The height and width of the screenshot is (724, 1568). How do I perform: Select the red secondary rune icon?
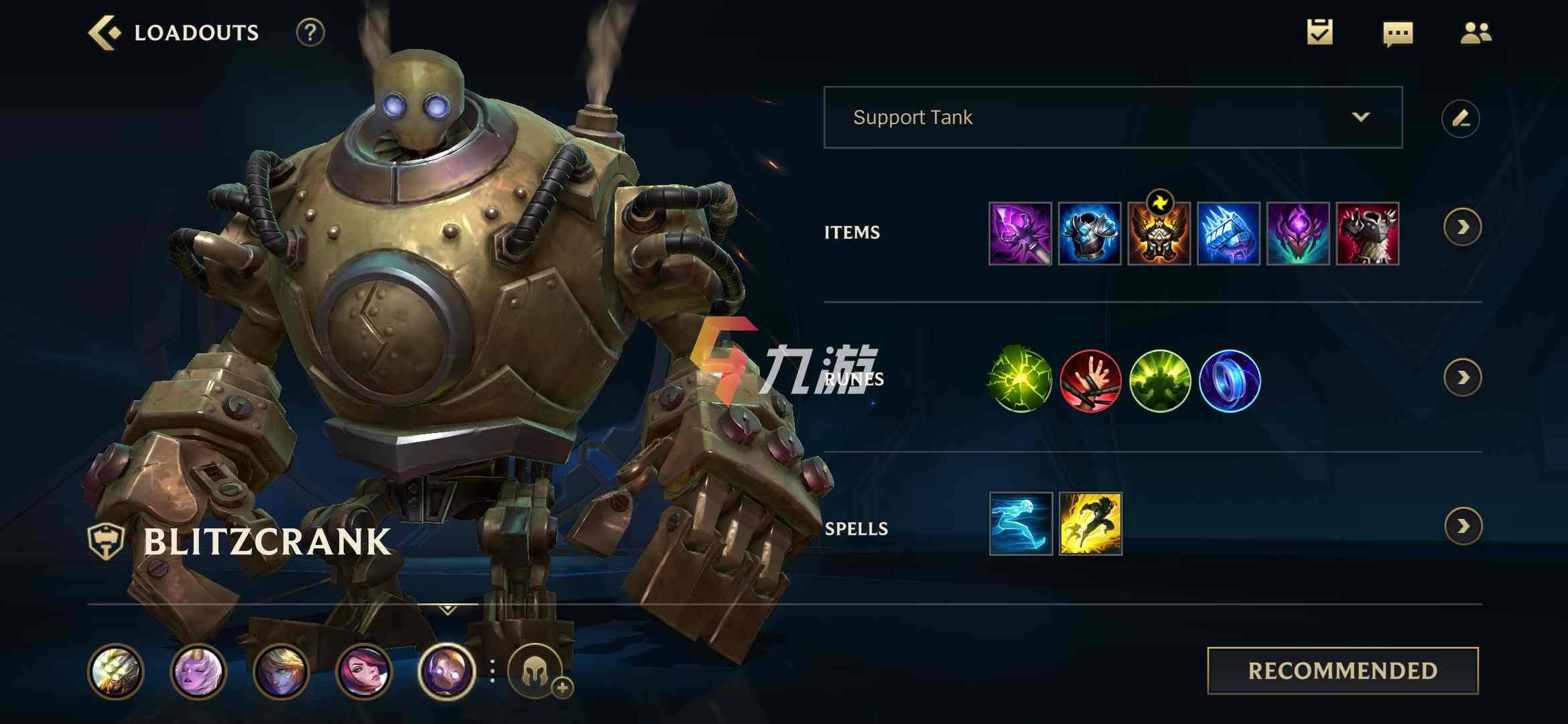point(1090,381)
